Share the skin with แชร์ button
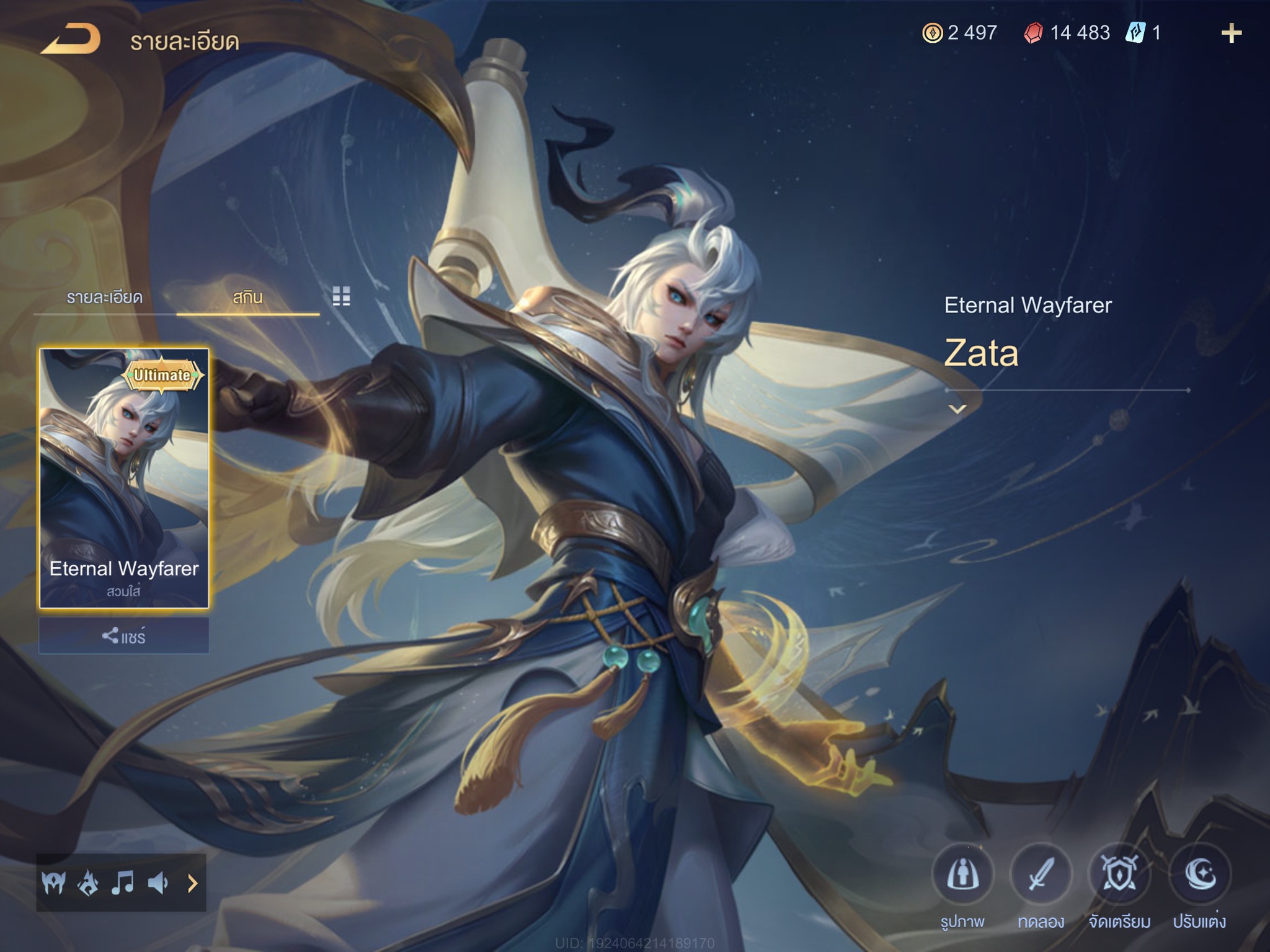This screenshot has height=952, width=1270. 124,637
